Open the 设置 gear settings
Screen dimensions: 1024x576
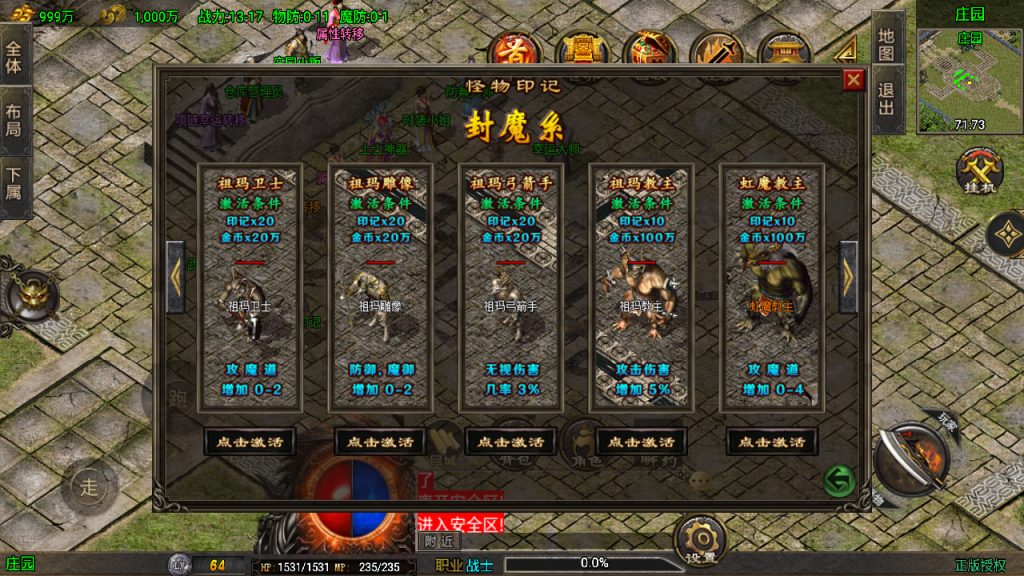tap(699, 540)
